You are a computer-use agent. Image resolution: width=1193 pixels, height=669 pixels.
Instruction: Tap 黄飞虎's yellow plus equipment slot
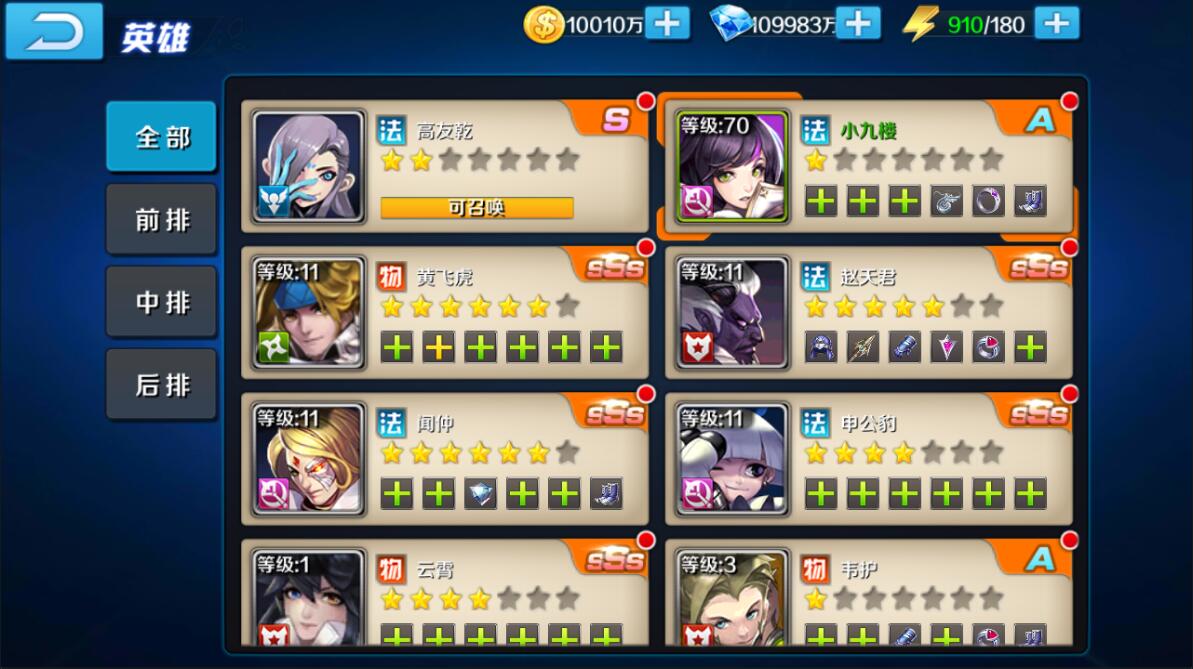pos(438,347)
